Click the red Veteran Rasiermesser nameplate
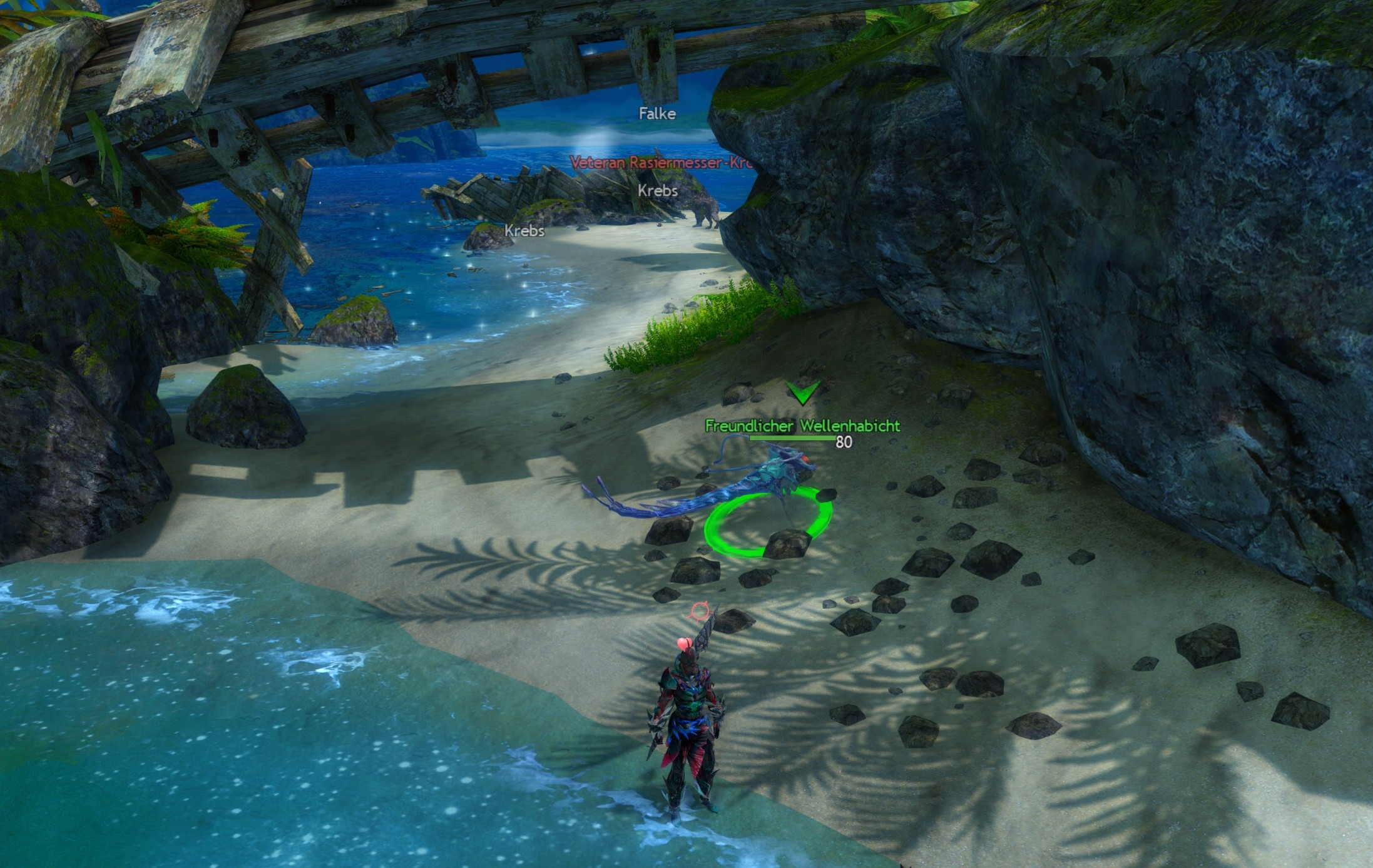 coord(660,163)
